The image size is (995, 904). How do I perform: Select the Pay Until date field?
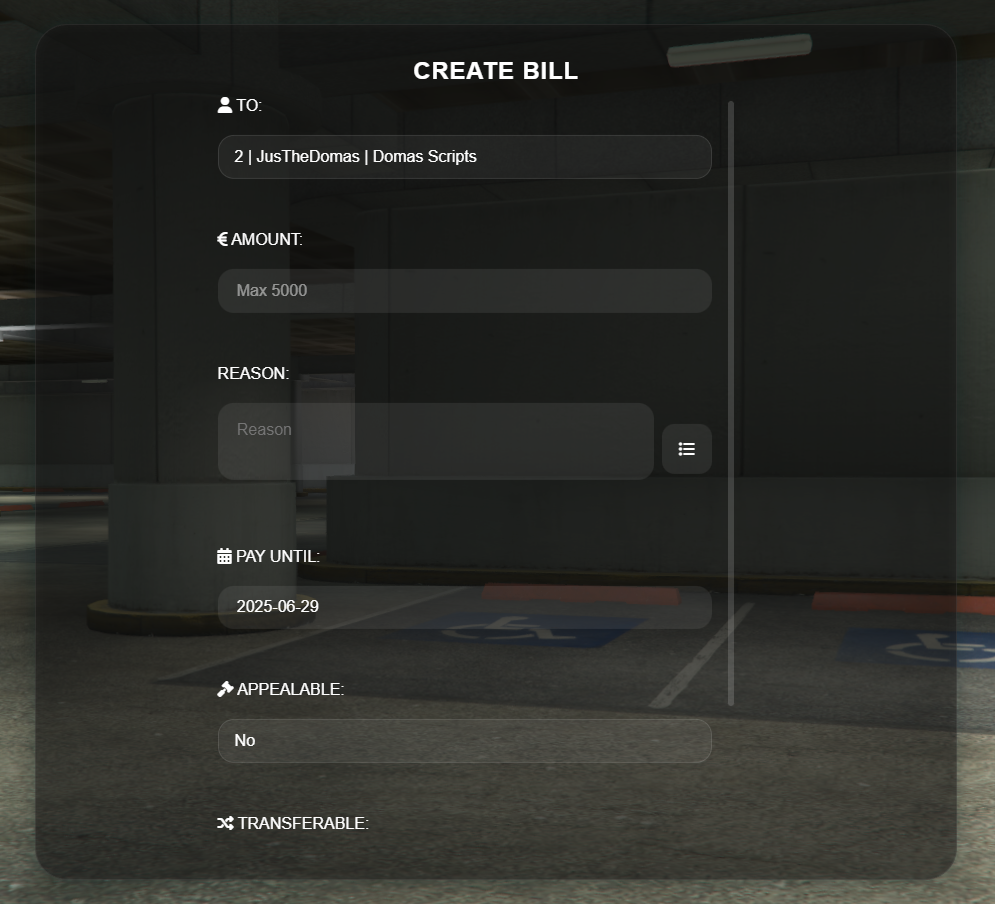464,607
